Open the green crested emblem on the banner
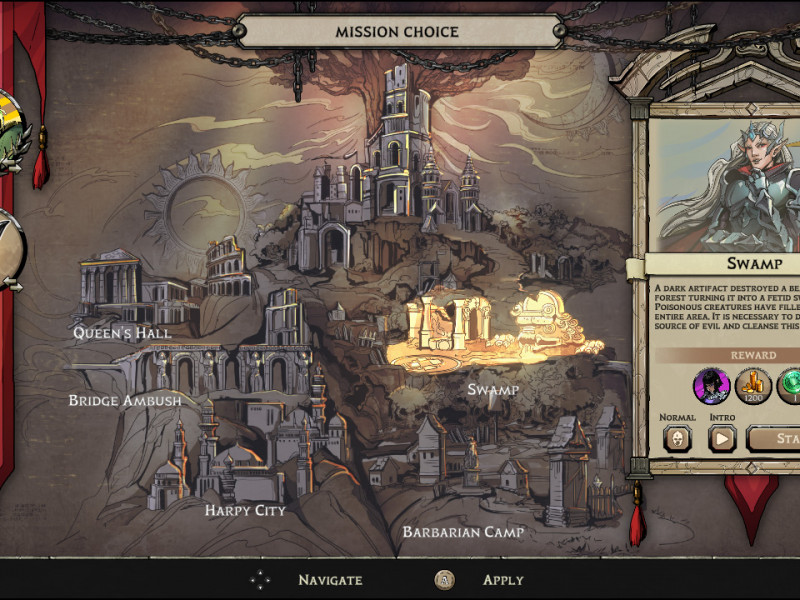The height and width of the screenshot is (600, 800). tap(10, 133)
